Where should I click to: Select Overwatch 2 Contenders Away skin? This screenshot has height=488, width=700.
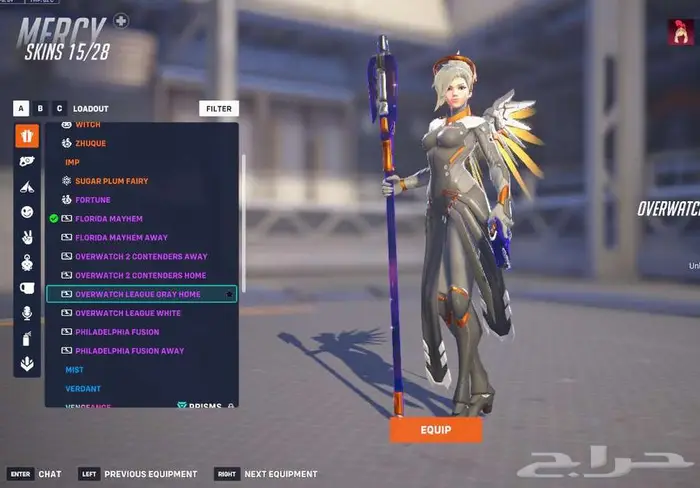pos(140,257)
